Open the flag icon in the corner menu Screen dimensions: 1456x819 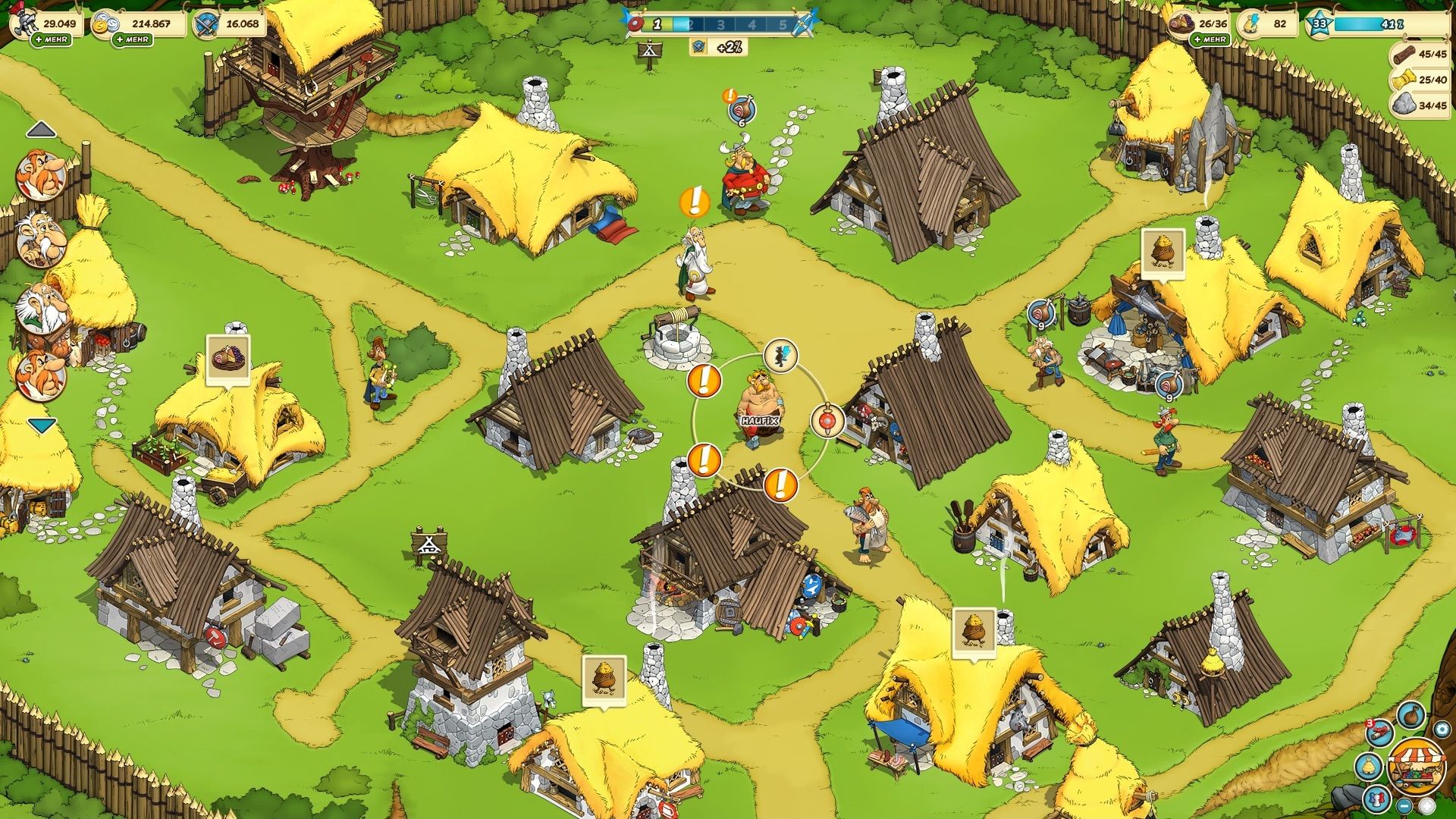pos(1377,802)
